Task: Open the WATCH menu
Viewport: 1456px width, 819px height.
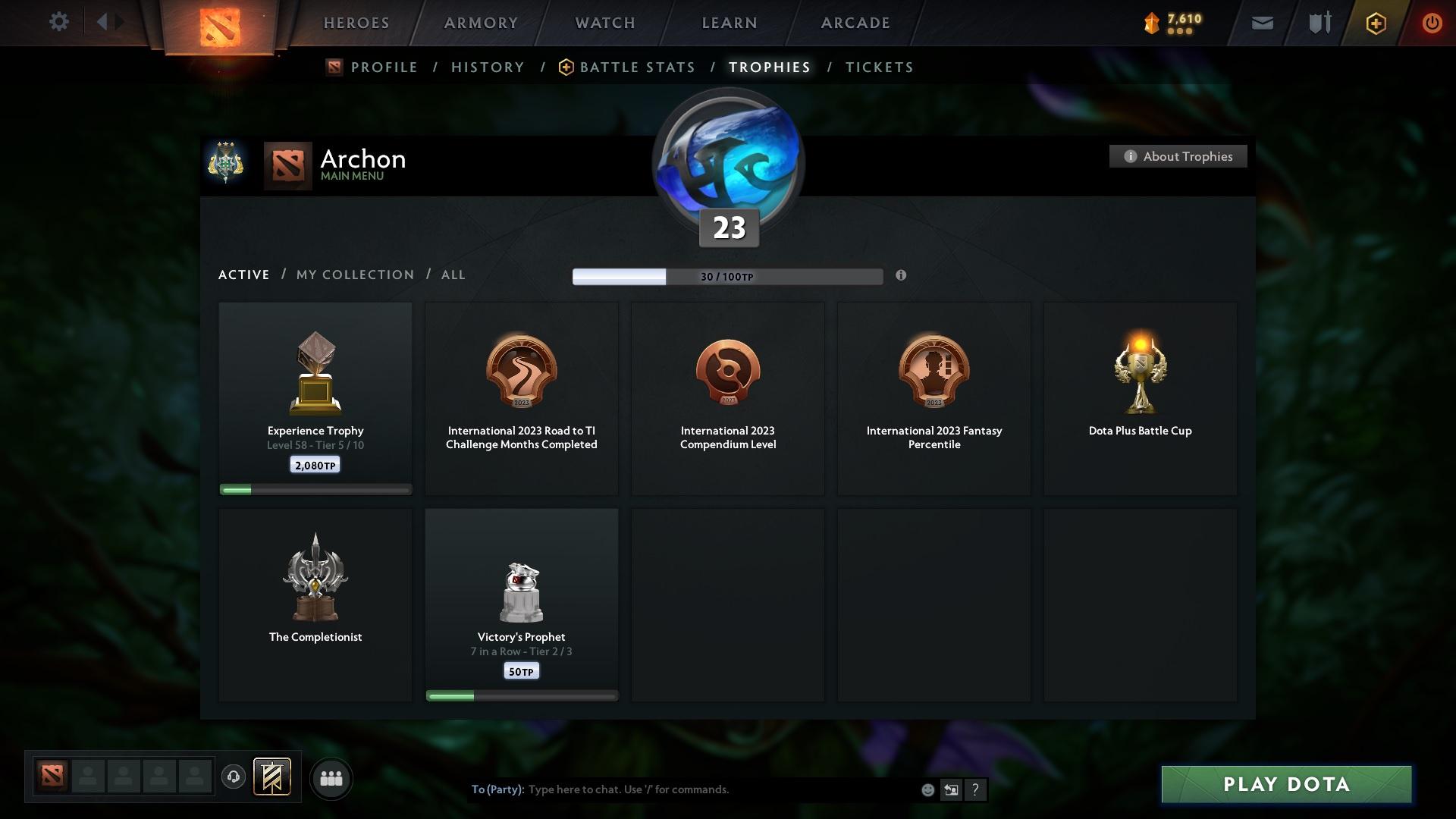Action: [x=604, y=23]
